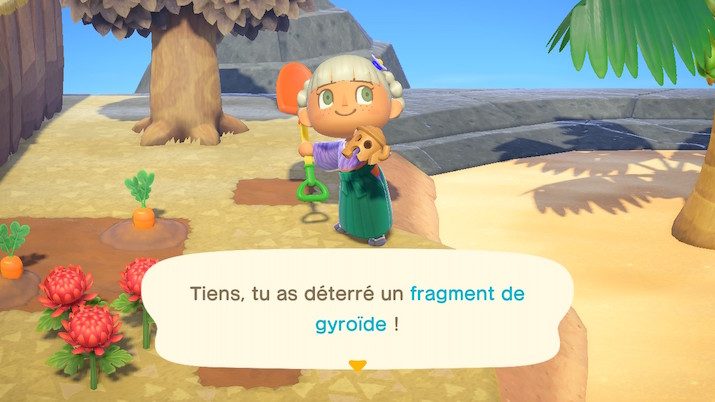Click the "fragment de gyroïde" dialogue bubble
Image resolution: width=715 pixels, height=402 pixels.
(357, 309)
